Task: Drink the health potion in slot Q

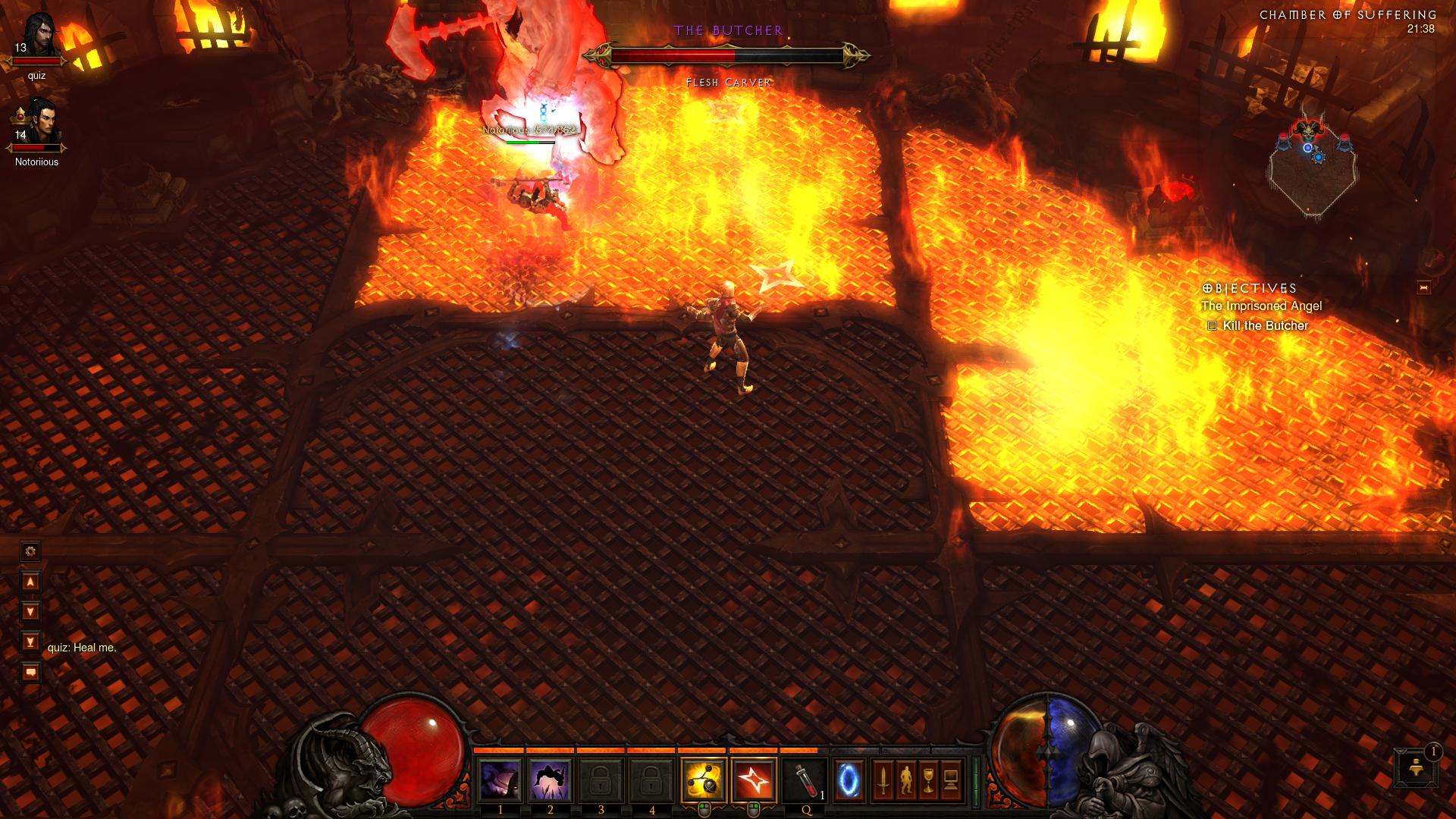Action: pos(805,780)
